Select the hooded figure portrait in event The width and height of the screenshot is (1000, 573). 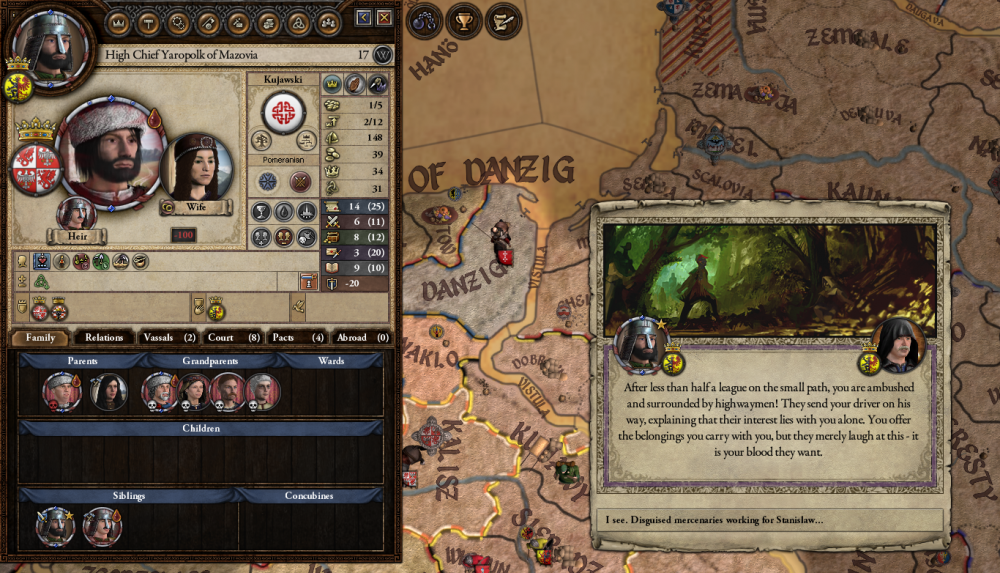[897, 347]
